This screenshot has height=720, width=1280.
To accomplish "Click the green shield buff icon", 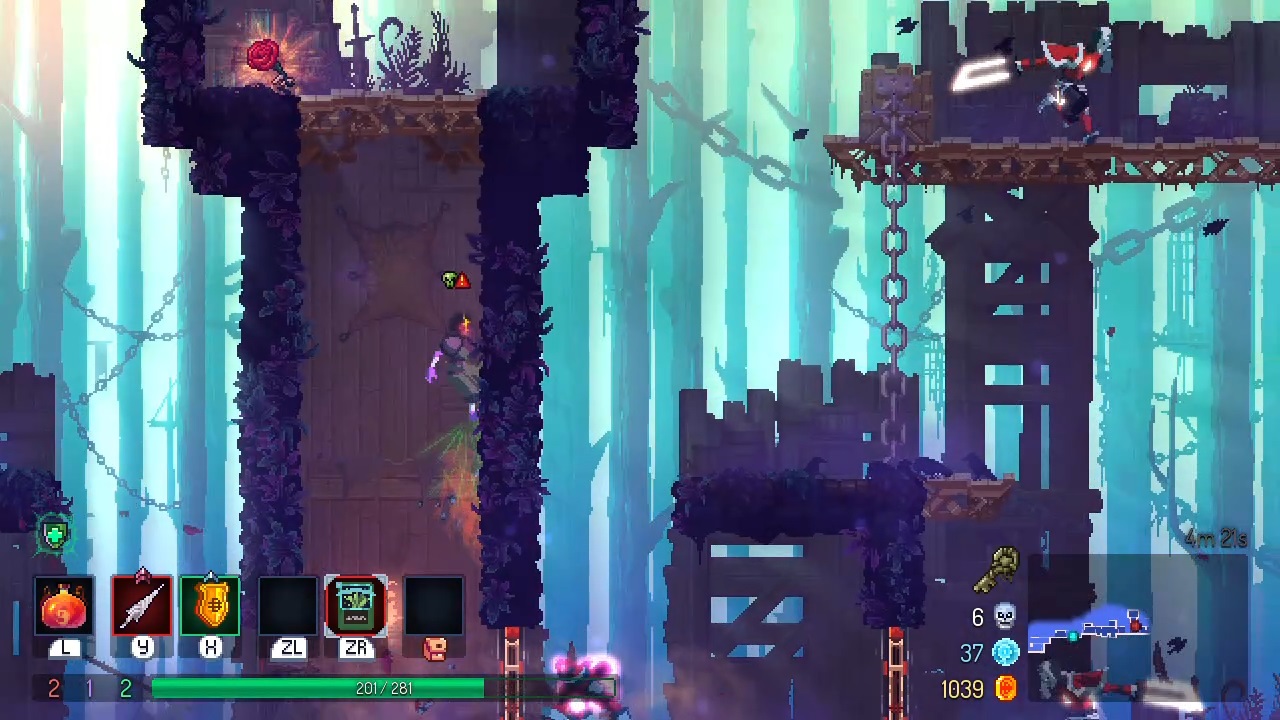I will 54,535.
